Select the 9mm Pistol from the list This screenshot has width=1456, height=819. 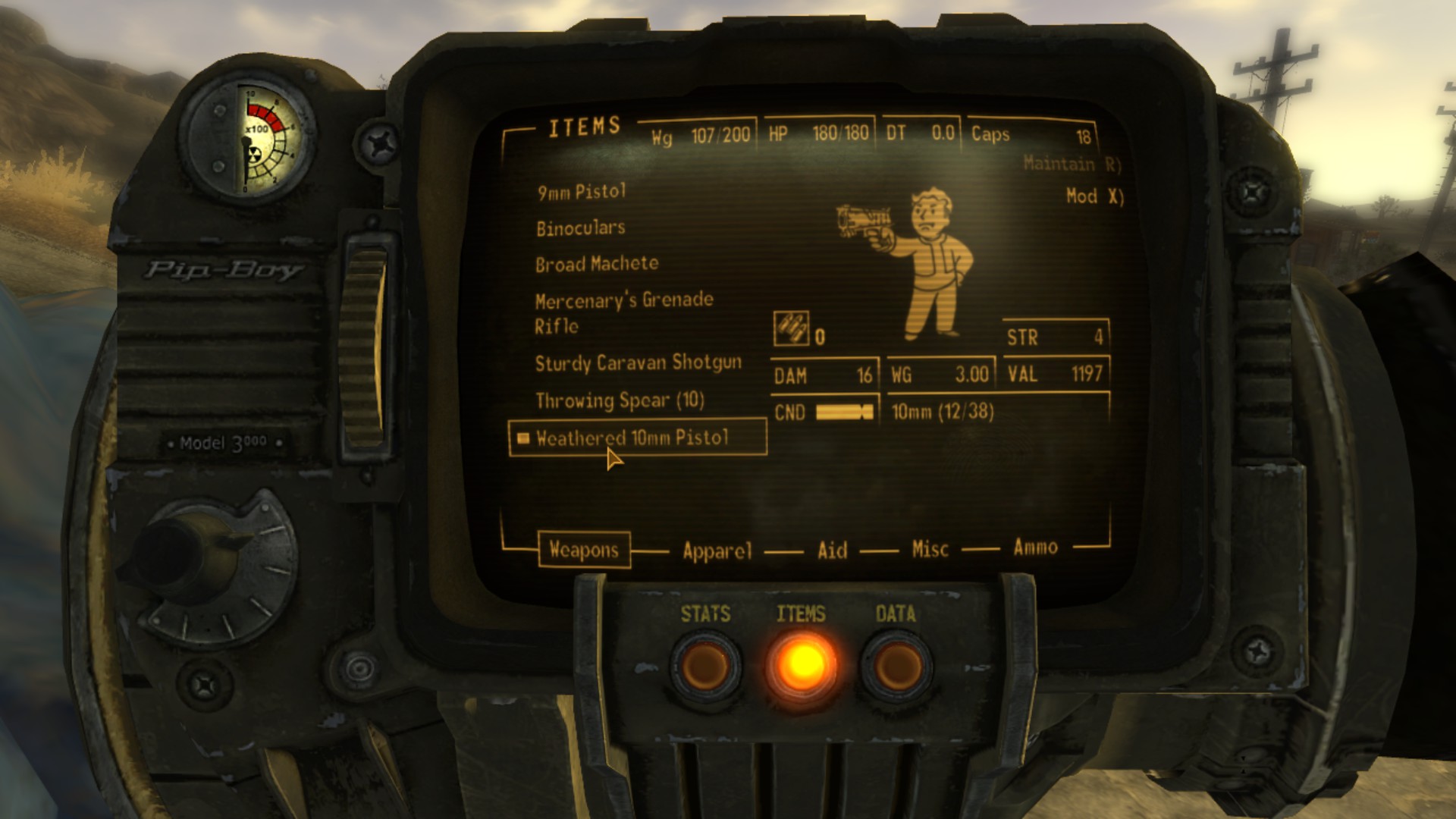coord(582,192)
